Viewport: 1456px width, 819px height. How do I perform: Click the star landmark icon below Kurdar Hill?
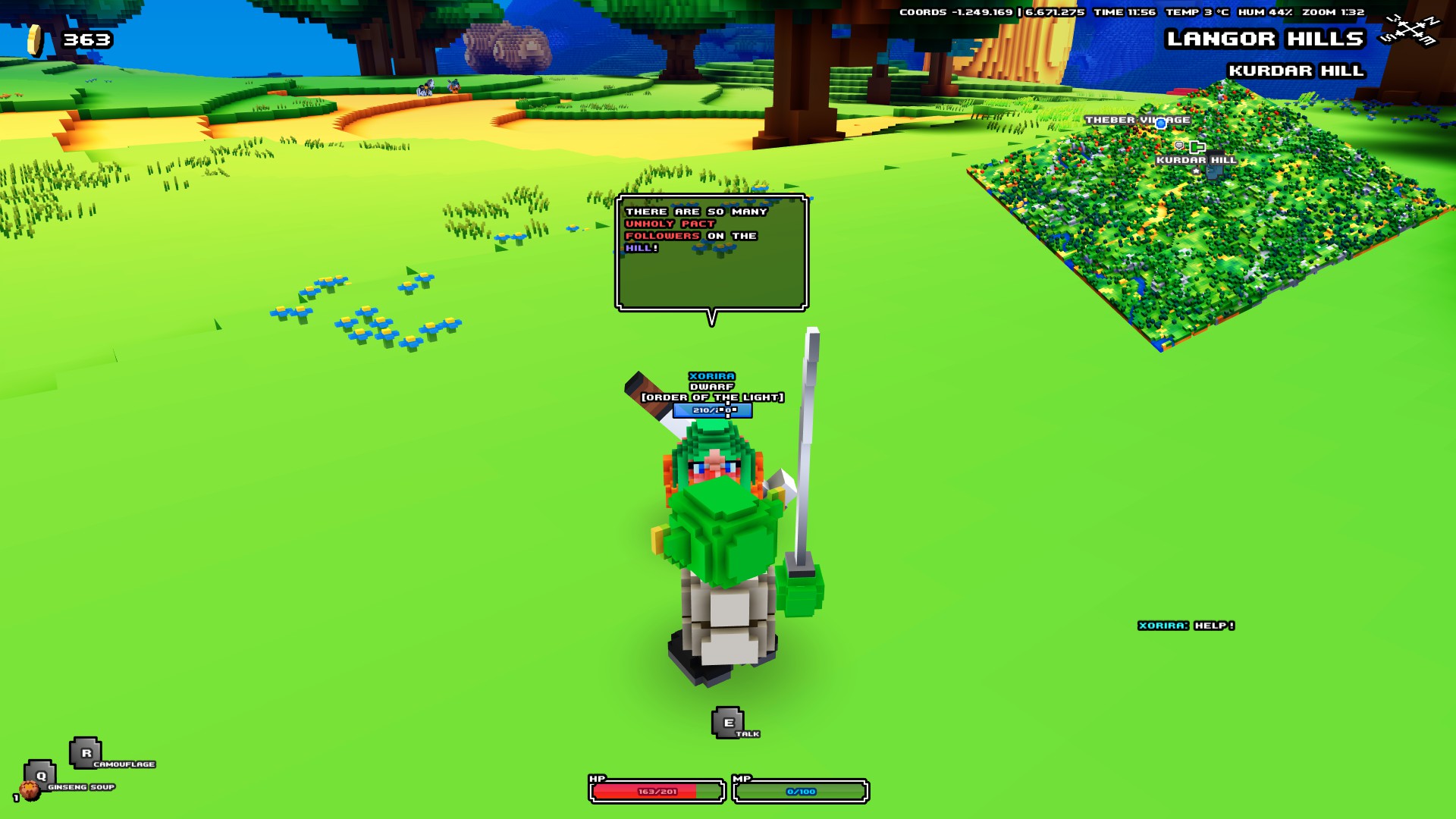pyautogui.click(x=1196, y=171)
